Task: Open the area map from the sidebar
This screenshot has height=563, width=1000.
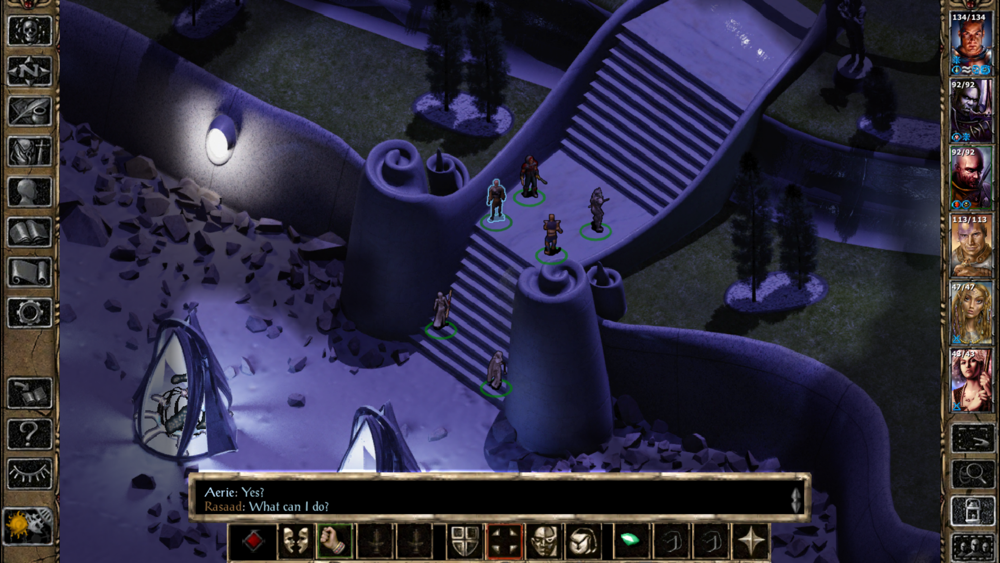Action: [x=29, y=71]
